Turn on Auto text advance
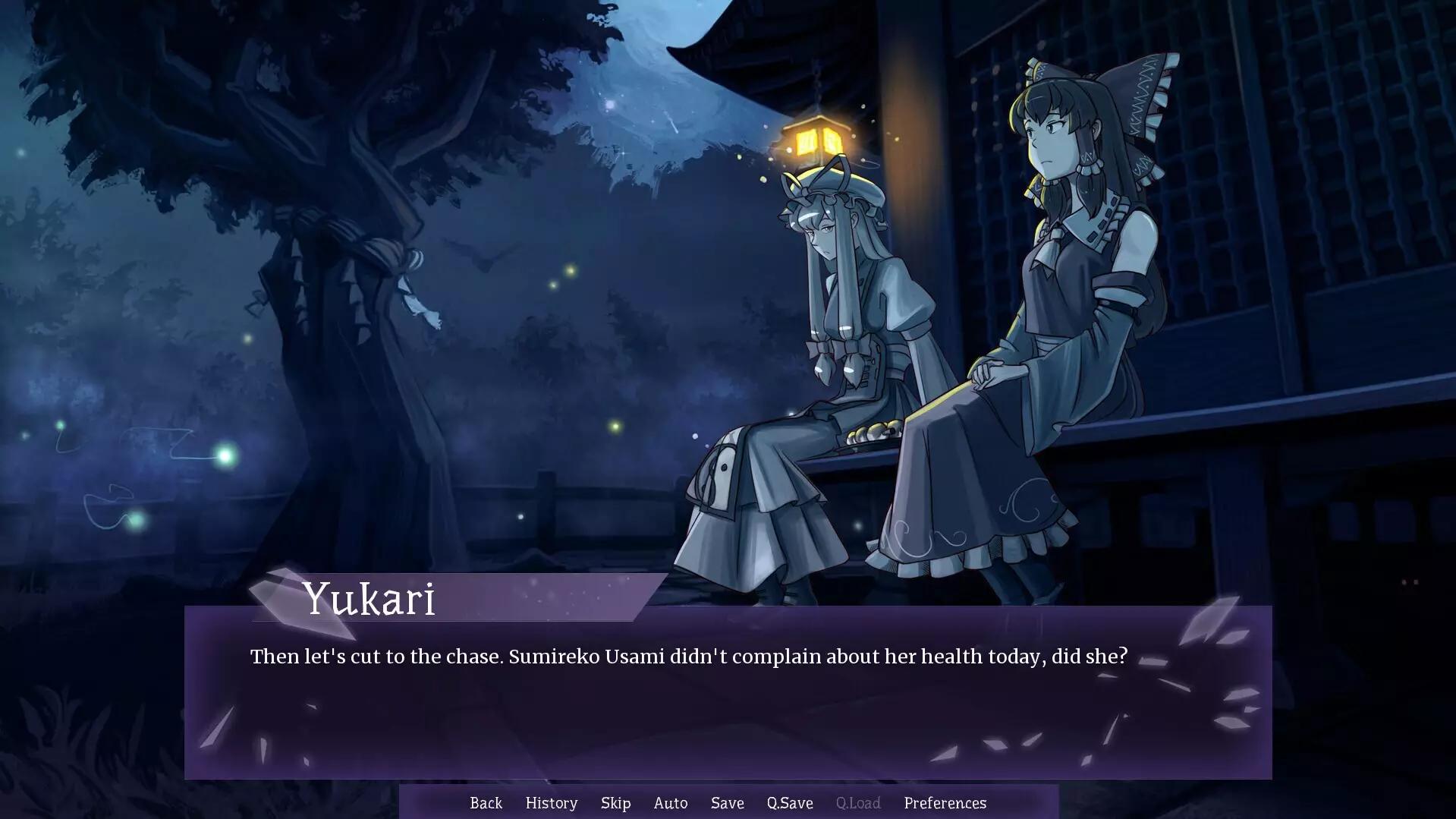This screenshot has height=819, width=1456. click(670, 802)
